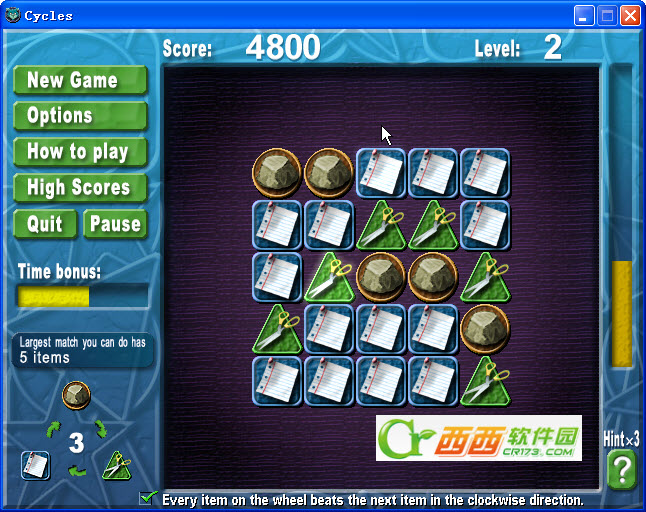Minimize the Cycles window
The image size is (646, 512).
pyautogui.click(x=585, y=15)
